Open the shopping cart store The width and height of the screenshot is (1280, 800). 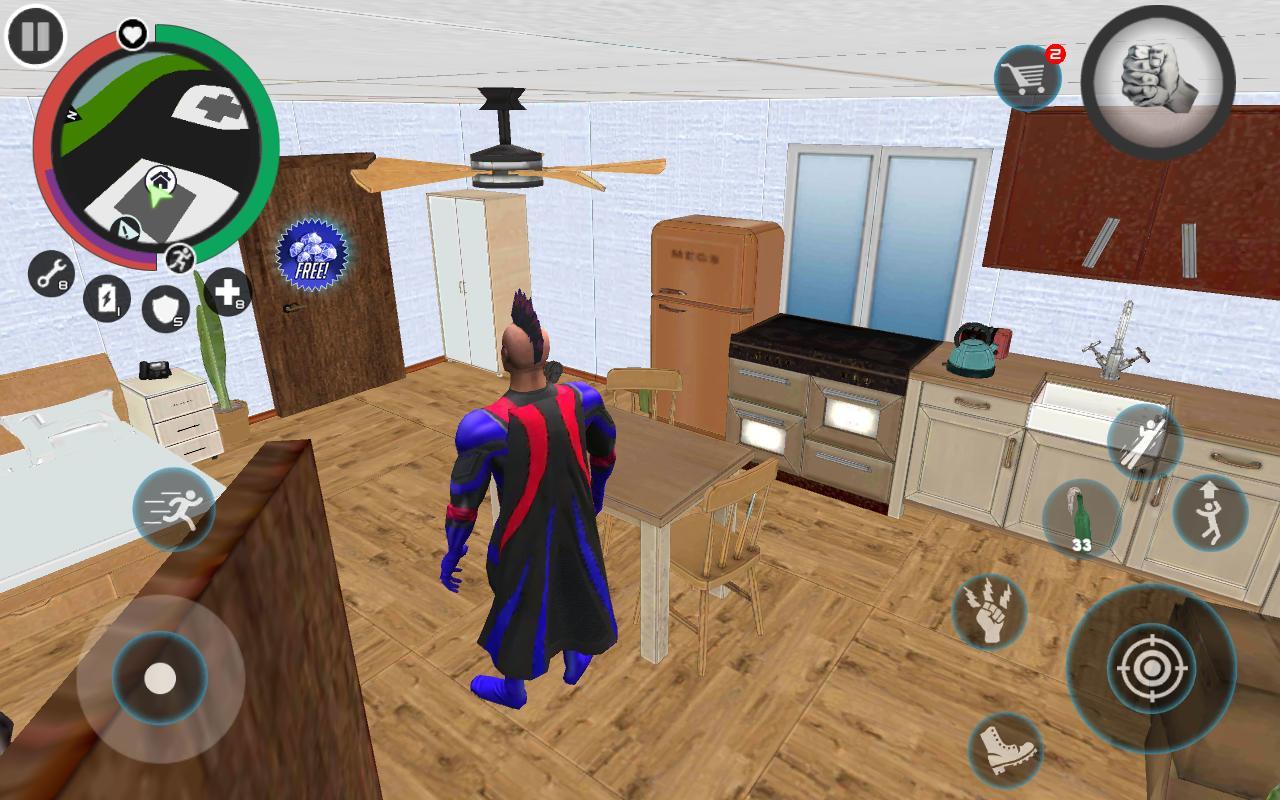point(1030,75)
